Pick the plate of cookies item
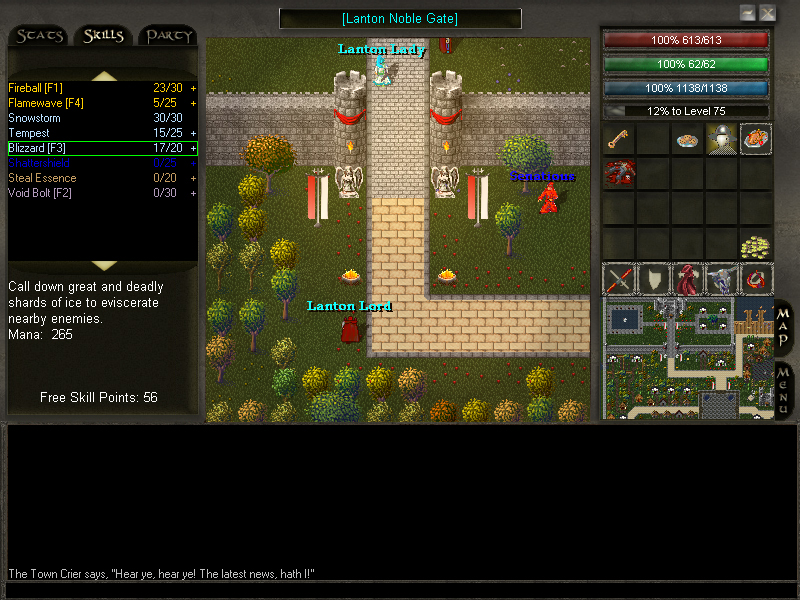Viewport: 800px width, 600px height. point(686,140)
